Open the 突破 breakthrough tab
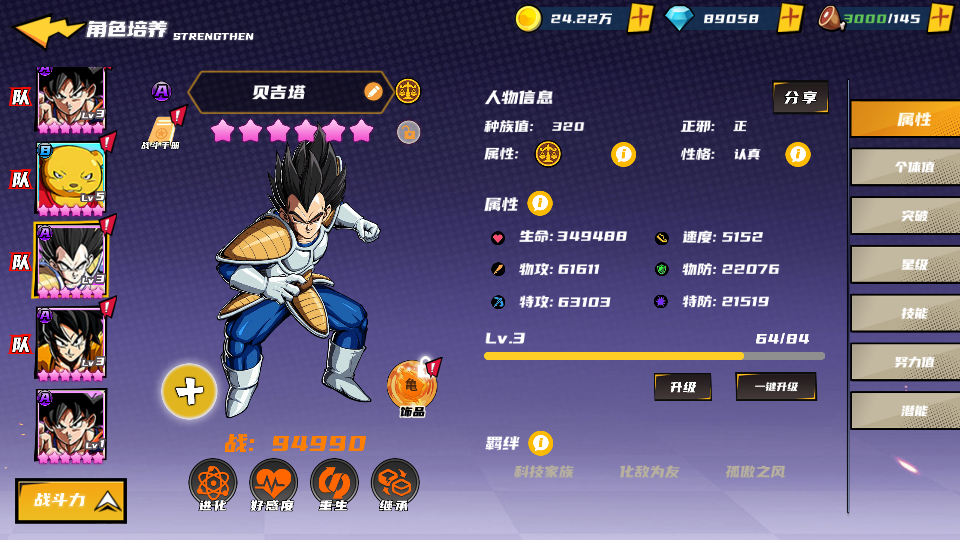Image resolution: width=960 pixels, height=540 pixels. (x=905, y=215)
